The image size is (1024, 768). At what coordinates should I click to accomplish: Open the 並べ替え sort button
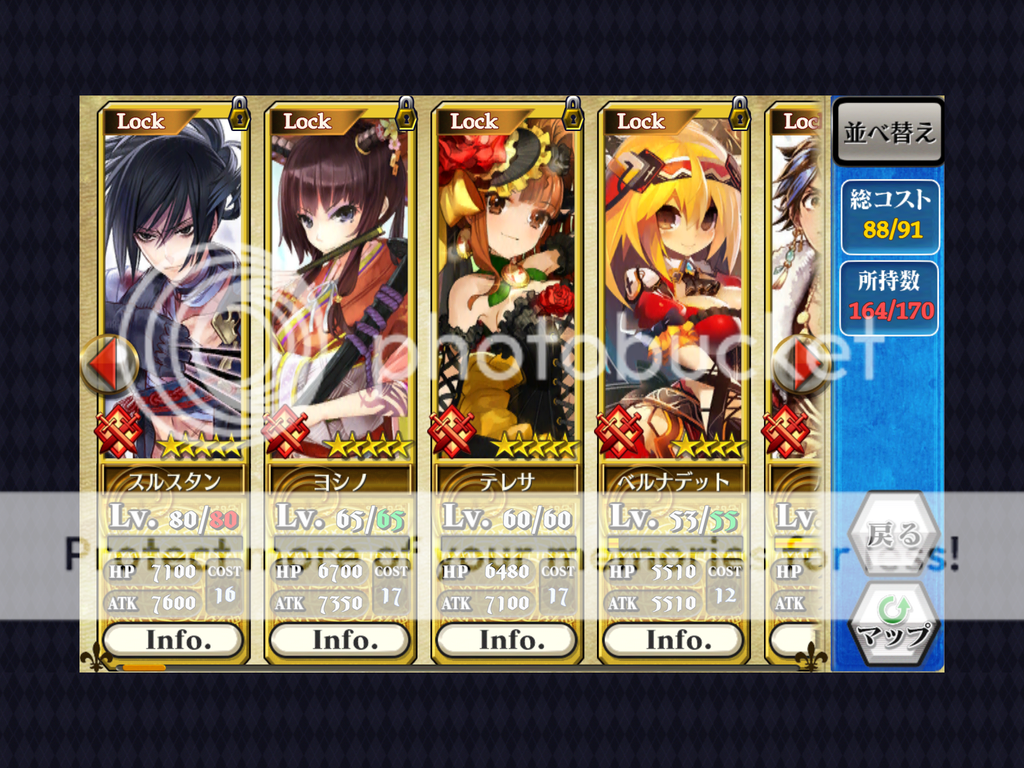point(888,134)
